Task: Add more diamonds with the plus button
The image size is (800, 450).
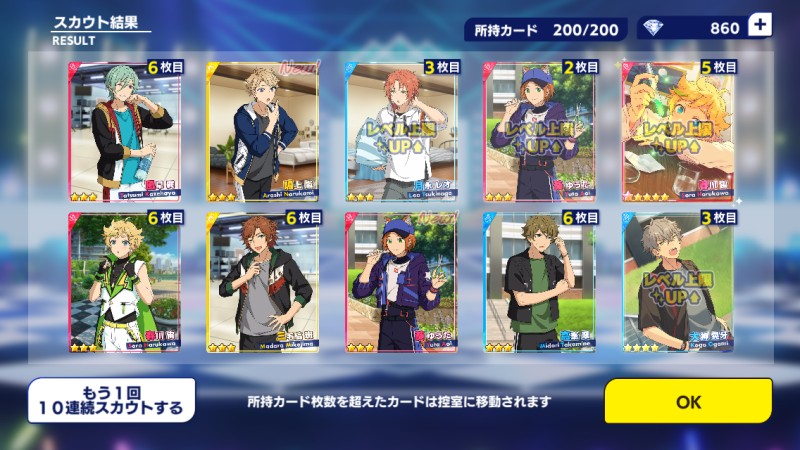Action: pos(759,27)
